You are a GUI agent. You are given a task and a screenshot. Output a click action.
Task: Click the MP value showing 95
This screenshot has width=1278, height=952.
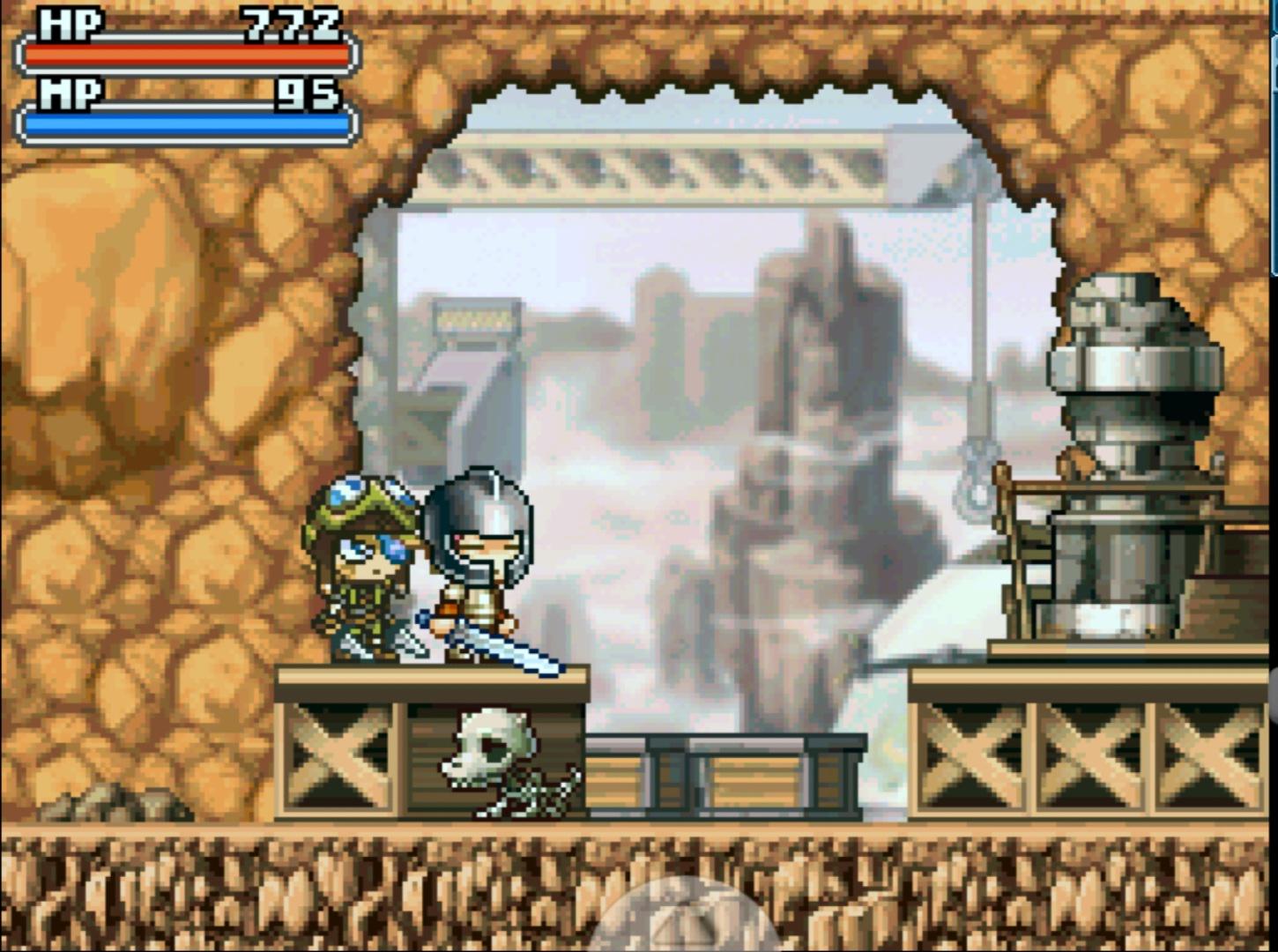pyautogui.click(x=308, y=93)
